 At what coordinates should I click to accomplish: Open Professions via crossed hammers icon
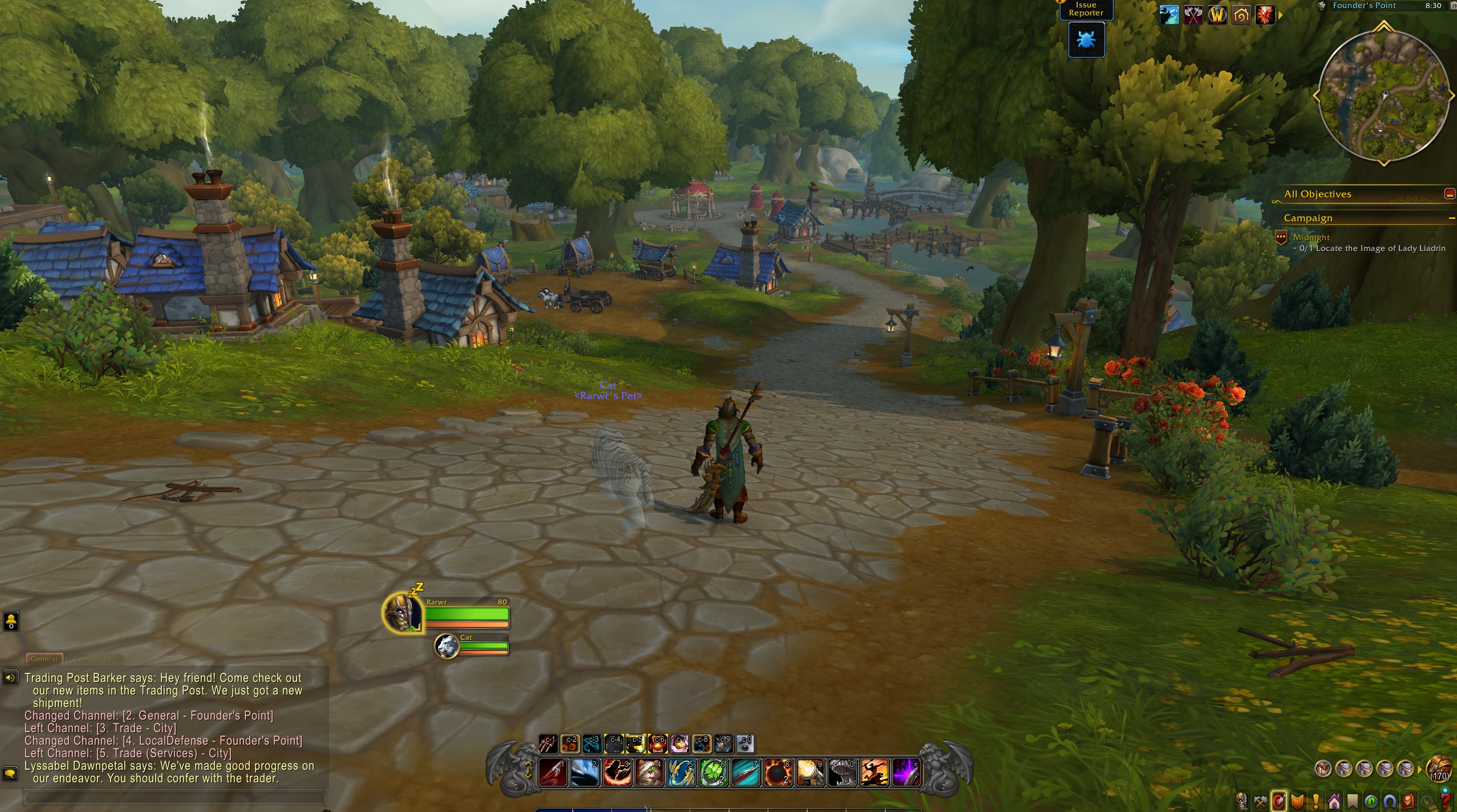click(1261, 799)
